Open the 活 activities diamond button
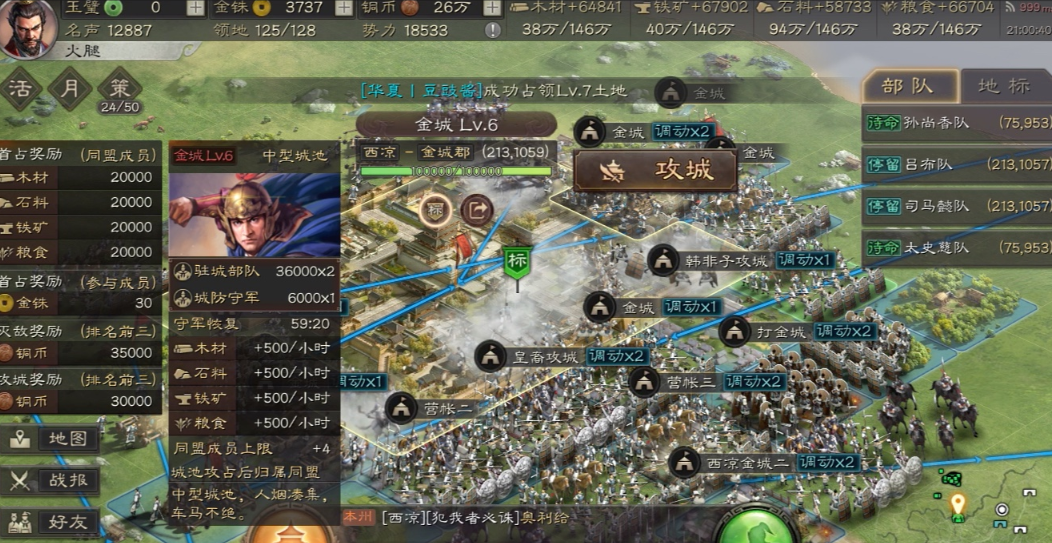The image size is (1052, 543). point(21,88)
